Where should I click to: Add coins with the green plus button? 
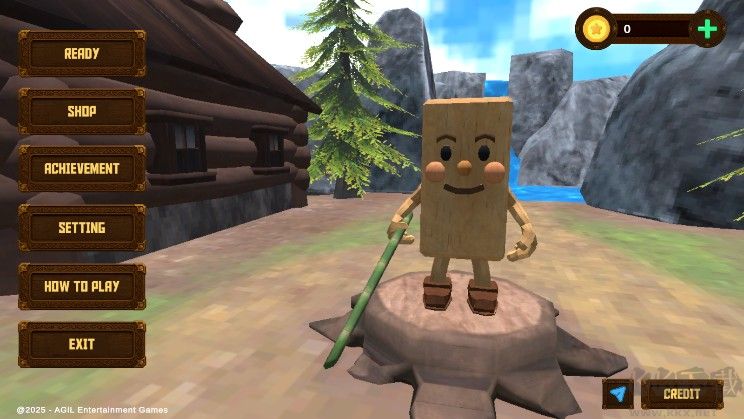[707, 29]
